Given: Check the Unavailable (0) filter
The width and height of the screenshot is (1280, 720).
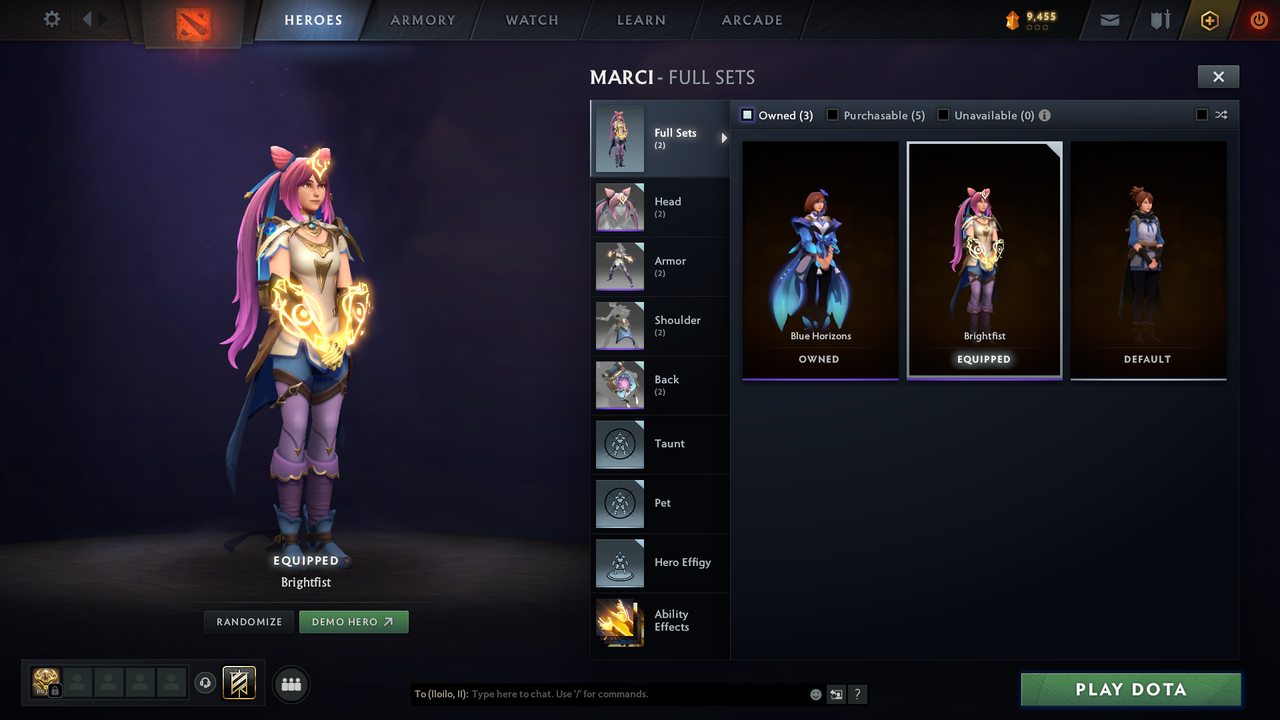Looking at the screenshot, I should (942, 115).
